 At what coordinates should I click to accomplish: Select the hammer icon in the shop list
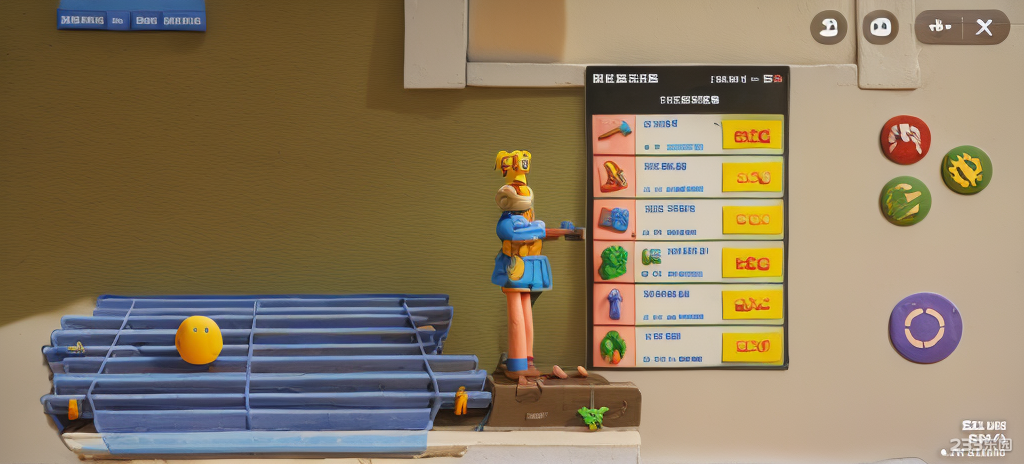click(x=613, y=133)
